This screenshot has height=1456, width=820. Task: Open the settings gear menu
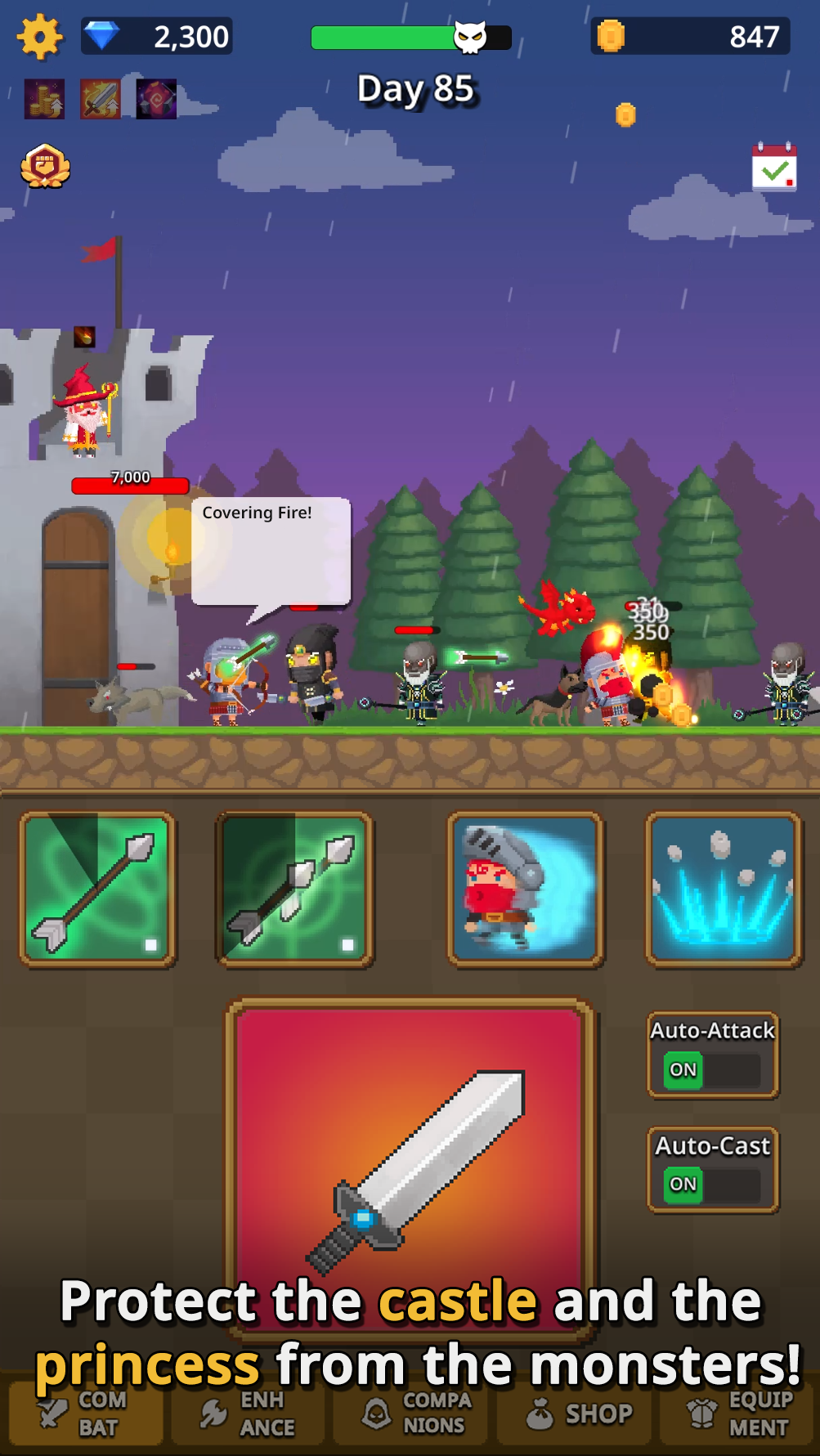click(x=39, y=37)
